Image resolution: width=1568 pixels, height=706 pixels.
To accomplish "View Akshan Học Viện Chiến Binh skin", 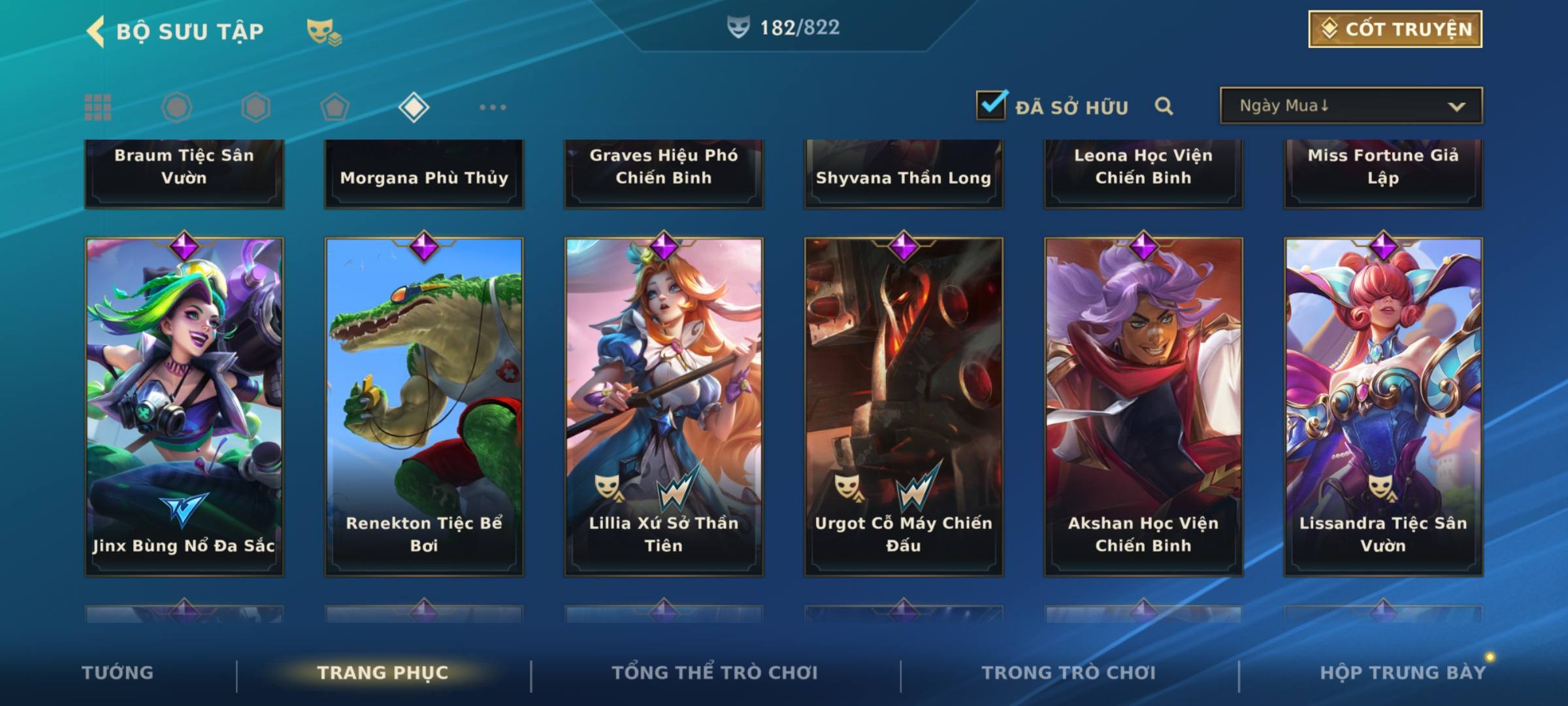I will click(1143, 405).
